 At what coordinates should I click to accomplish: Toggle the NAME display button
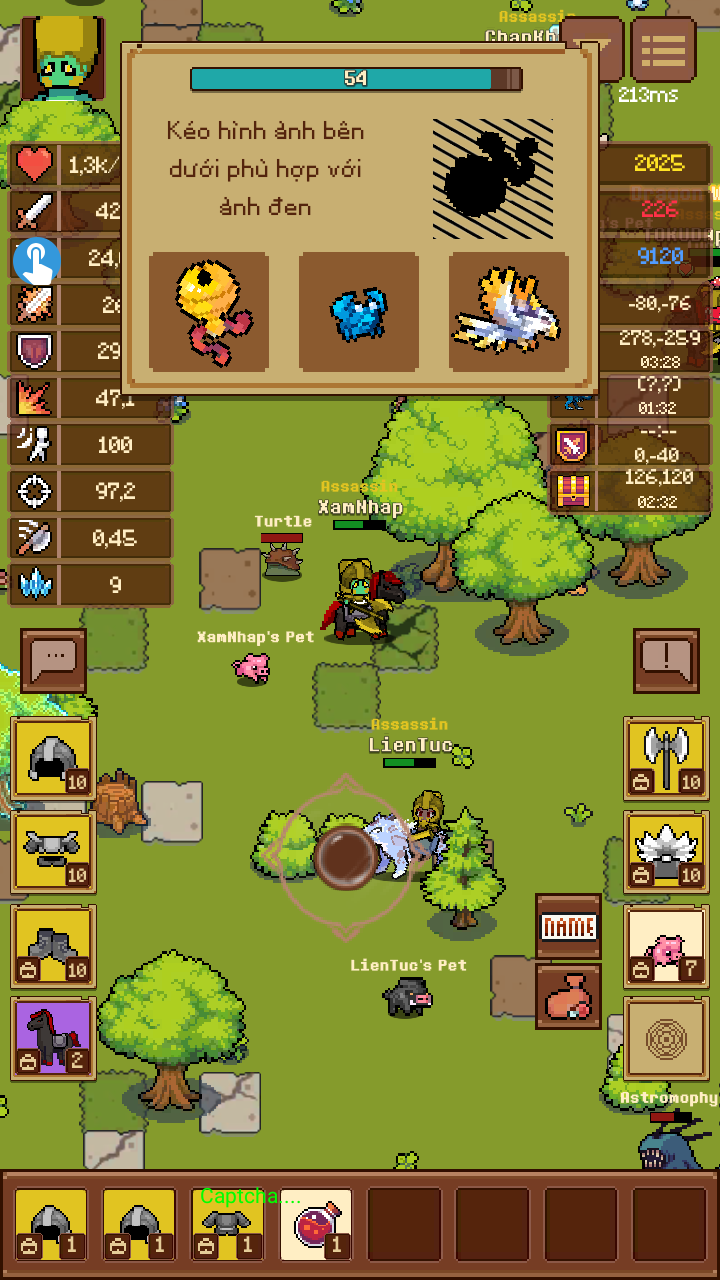[568, 926]
